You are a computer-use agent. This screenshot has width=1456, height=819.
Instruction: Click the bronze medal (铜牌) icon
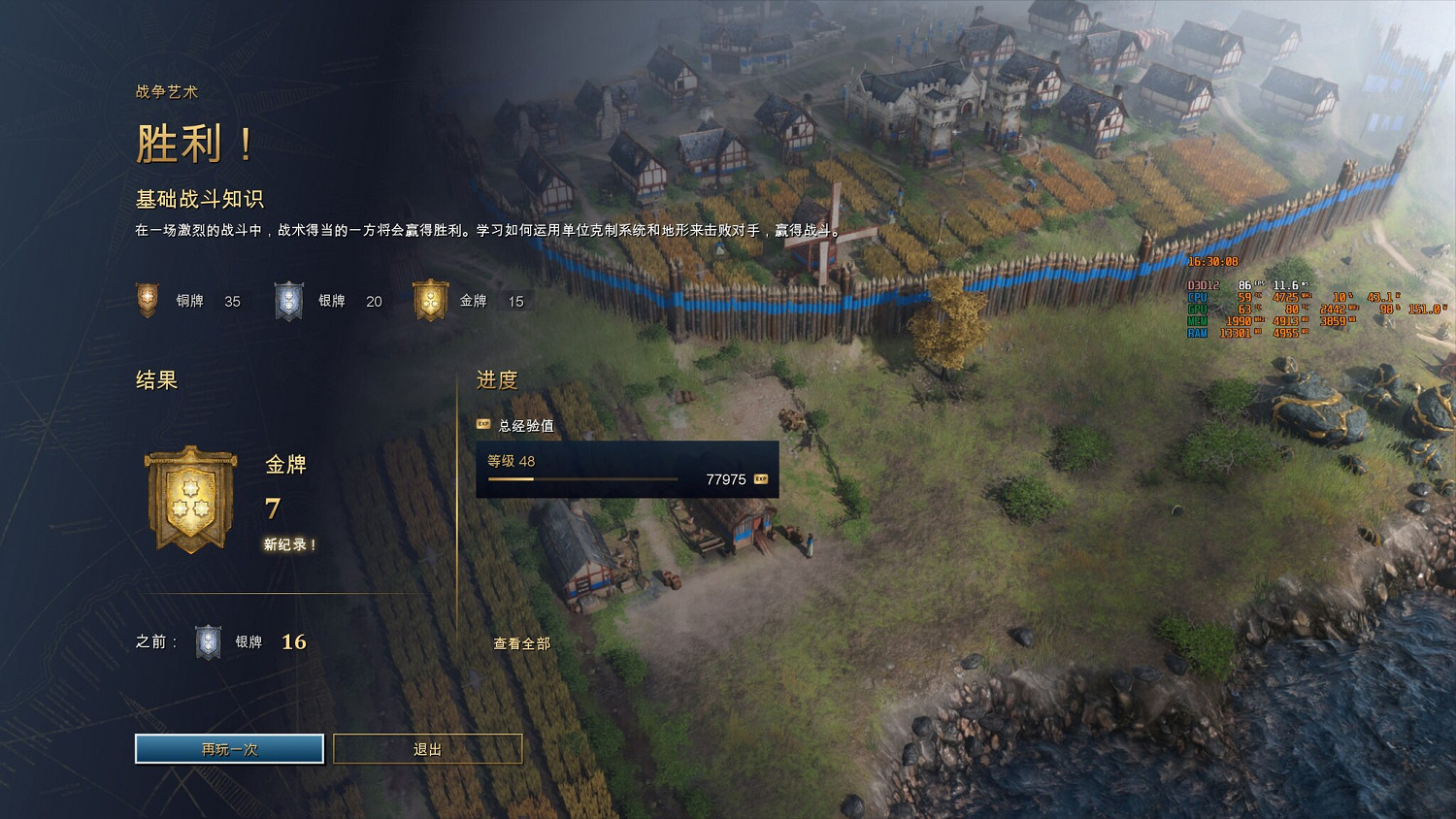tap(148, 301)
